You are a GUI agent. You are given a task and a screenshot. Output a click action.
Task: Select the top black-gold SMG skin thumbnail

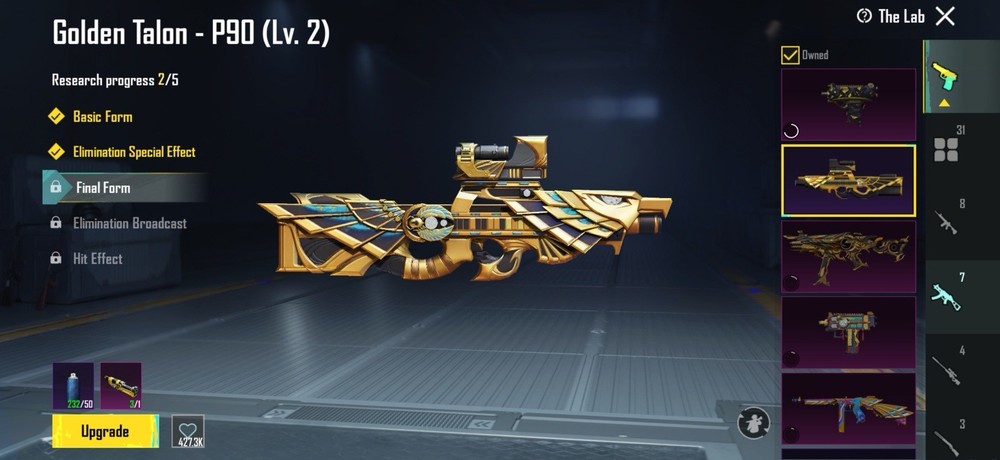[x=848, y=104]
